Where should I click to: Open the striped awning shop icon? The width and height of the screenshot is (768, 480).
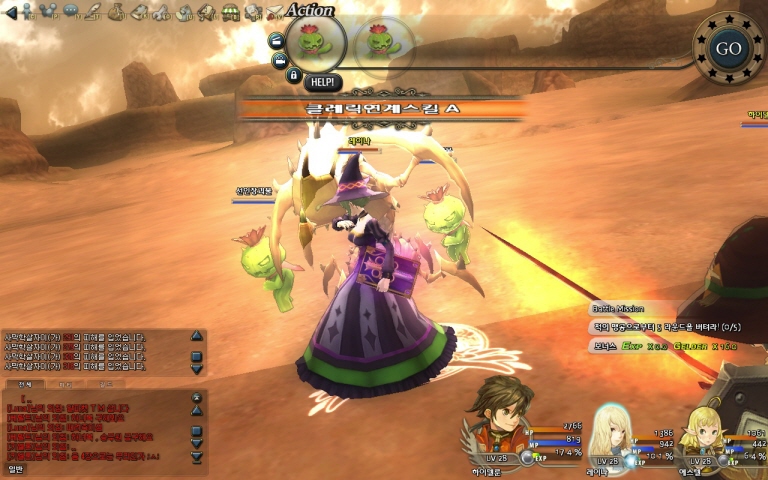(231, 12)
